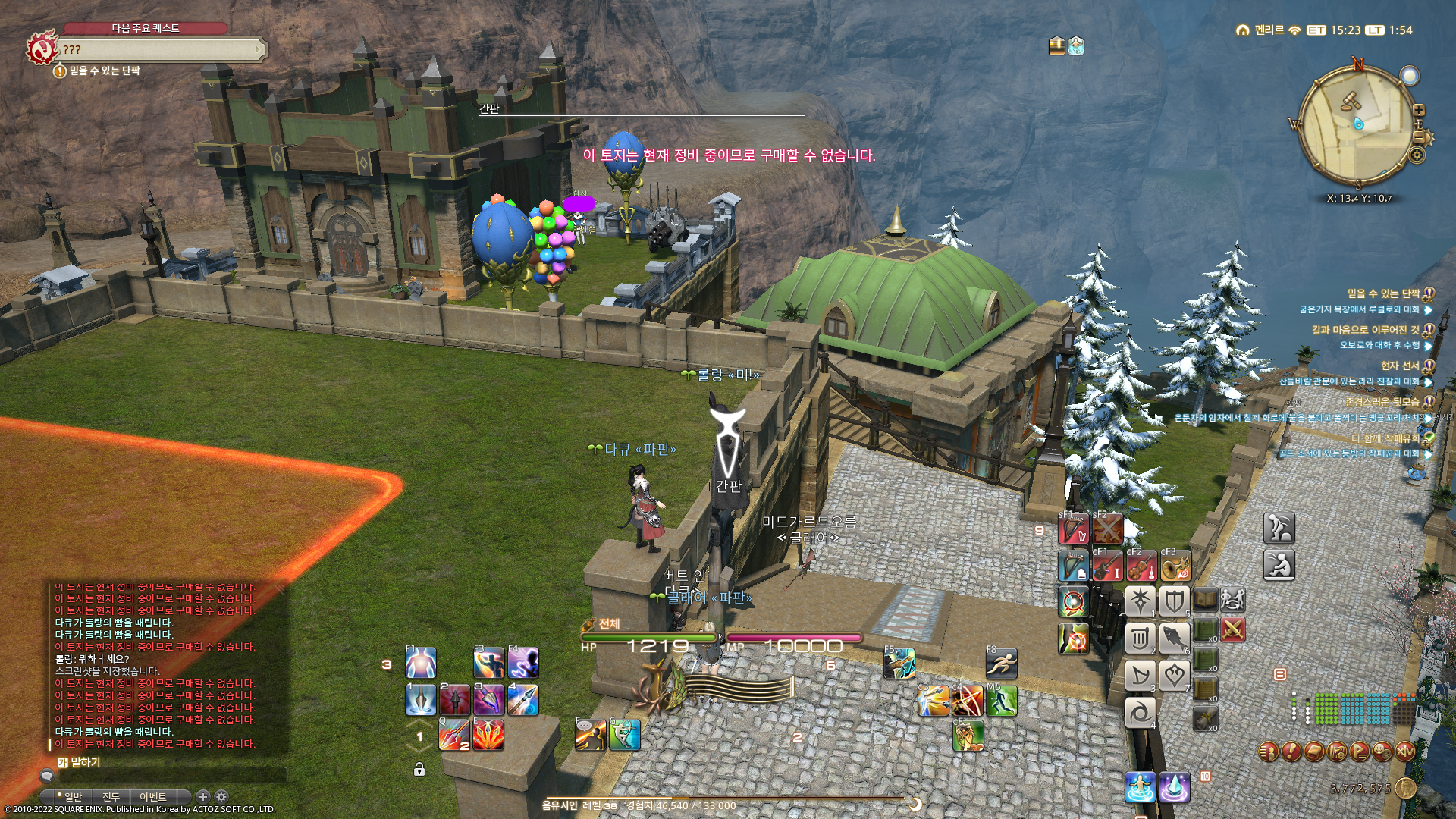Switch to the 전투 chat tab
Image resolution: width=1456 pixels, height=819 pixels.
[x=111, y=797]
